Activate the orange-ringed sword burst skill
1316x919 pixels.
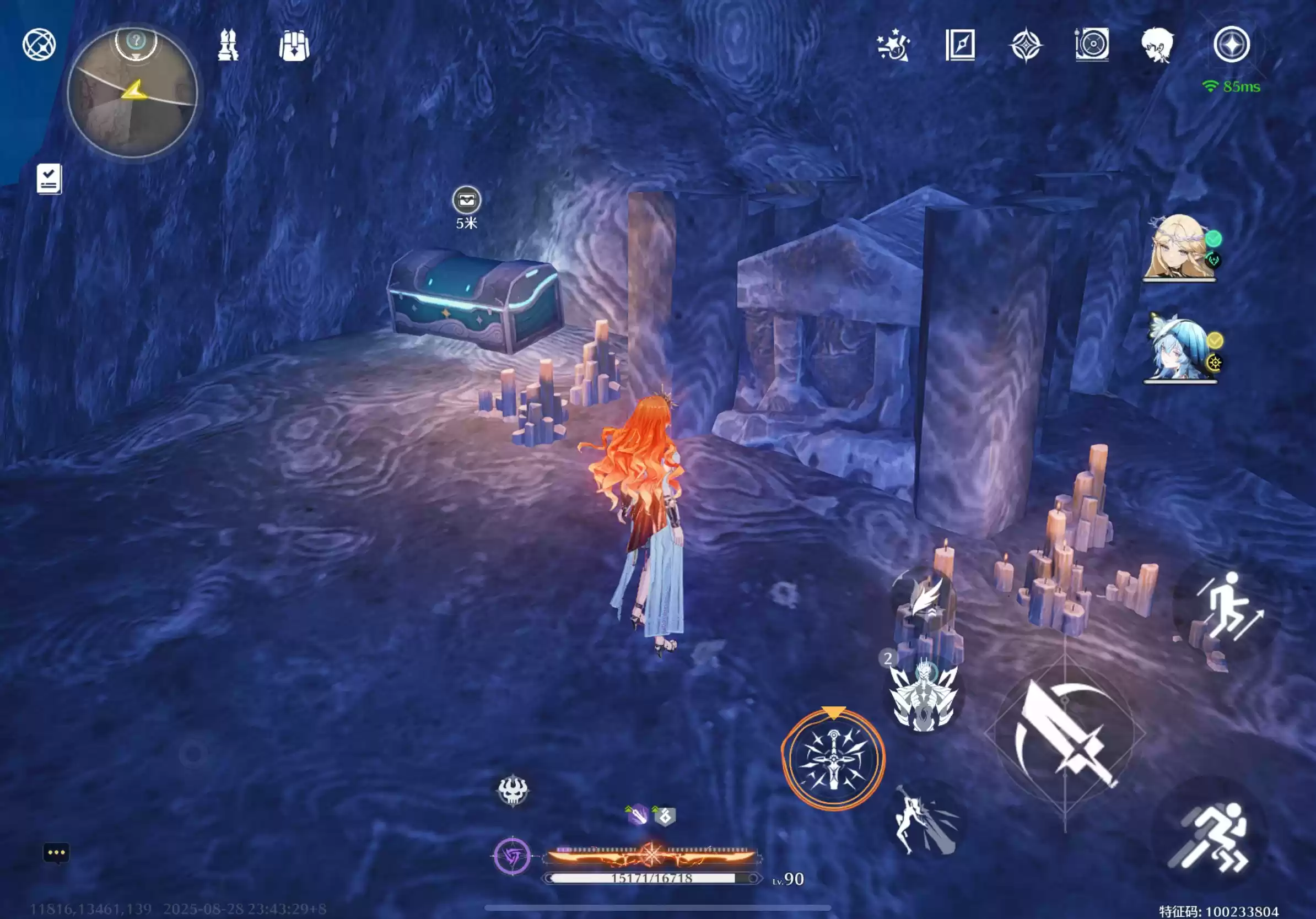coord(833,759)
